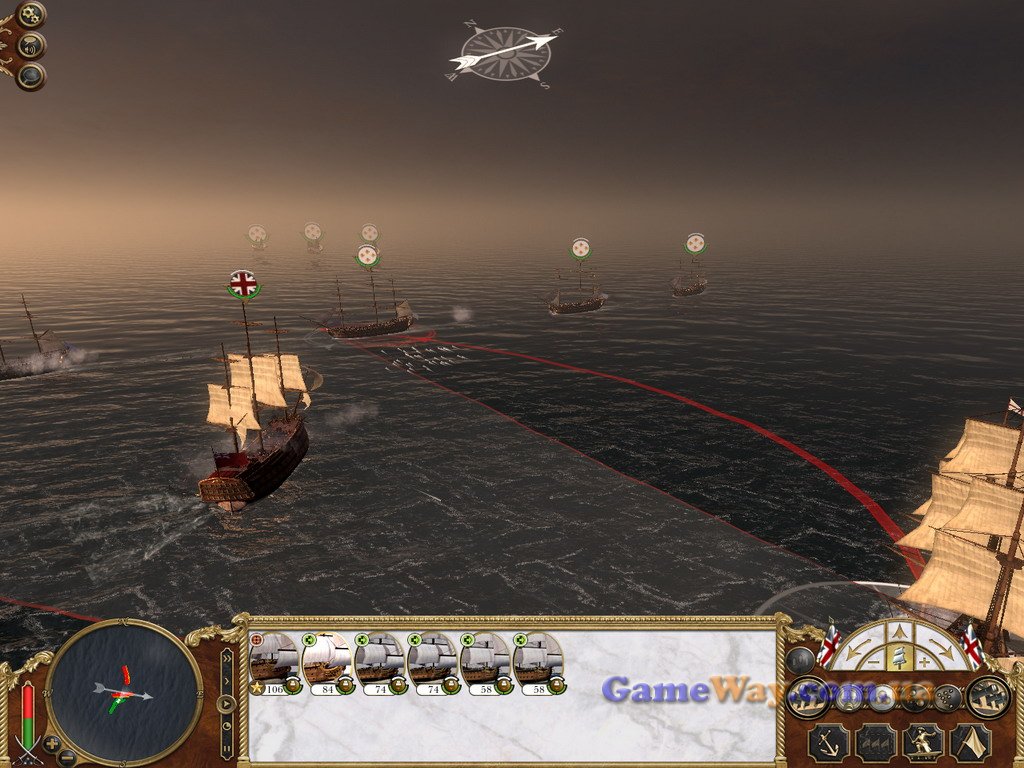Viewport: 1024px width, 768px height.
Task: Drop anchor with the anchor button
Action: click(829, 742)
